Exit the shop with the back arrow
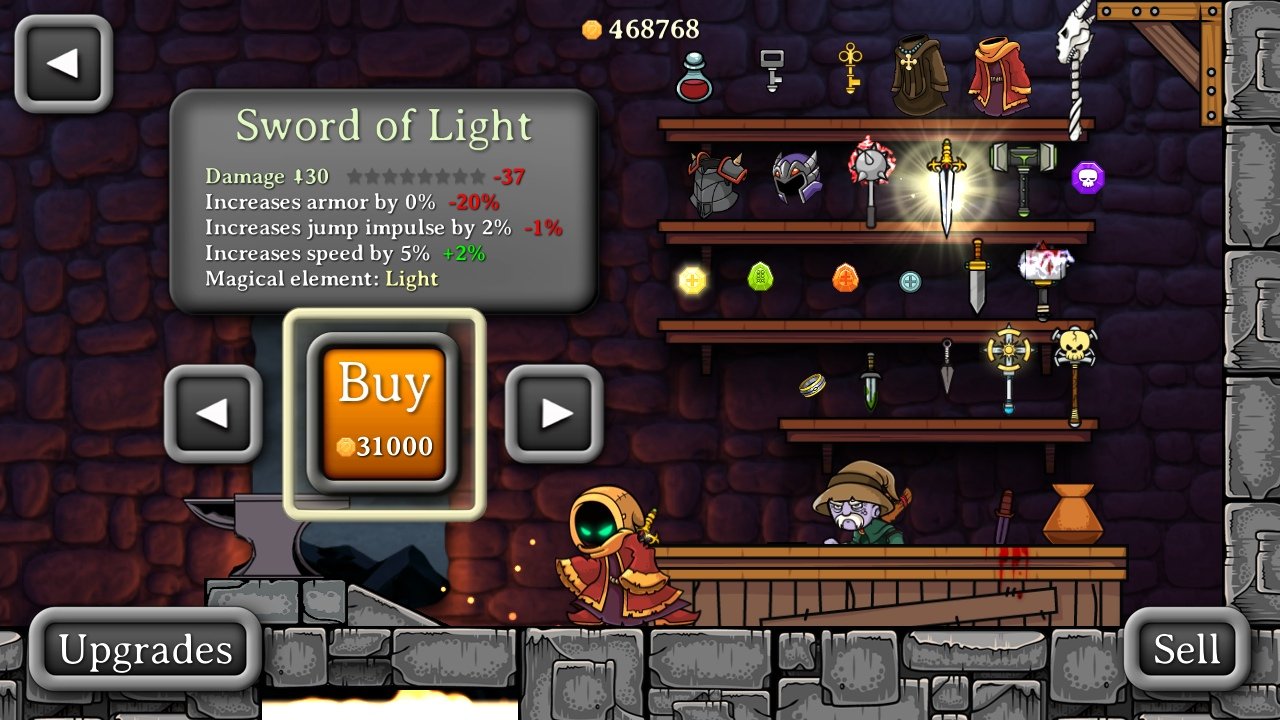This screenshot has width=1280, height=720. click(x=64, y=62)
